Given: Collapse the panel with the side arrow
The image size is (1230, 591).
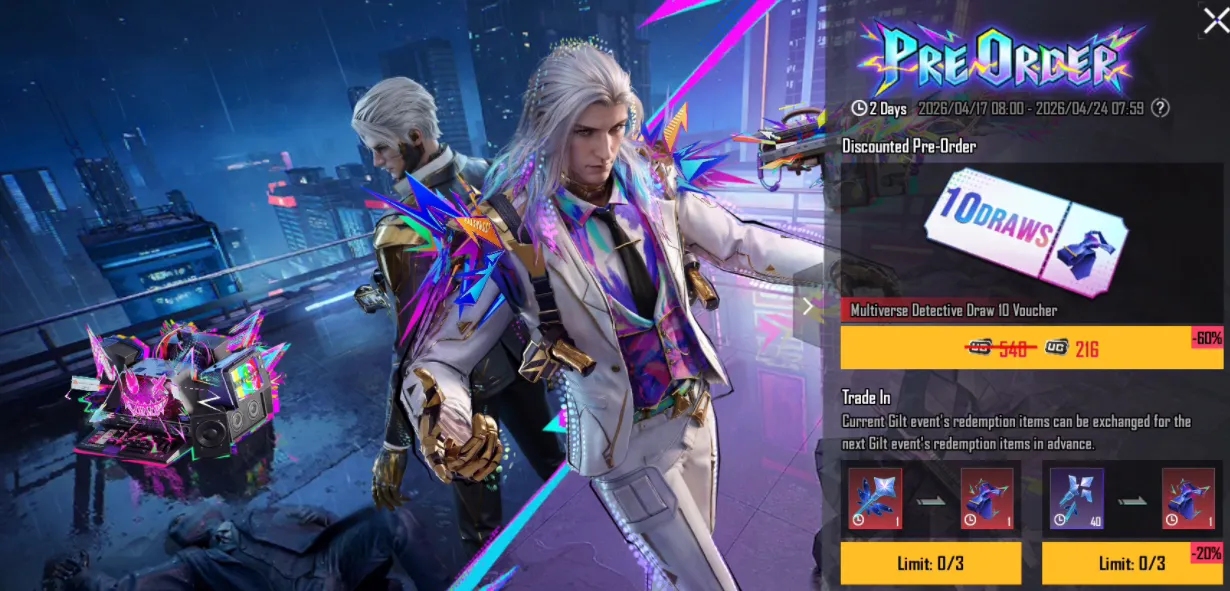Looking at the screenshot, I should click(808, 306).
